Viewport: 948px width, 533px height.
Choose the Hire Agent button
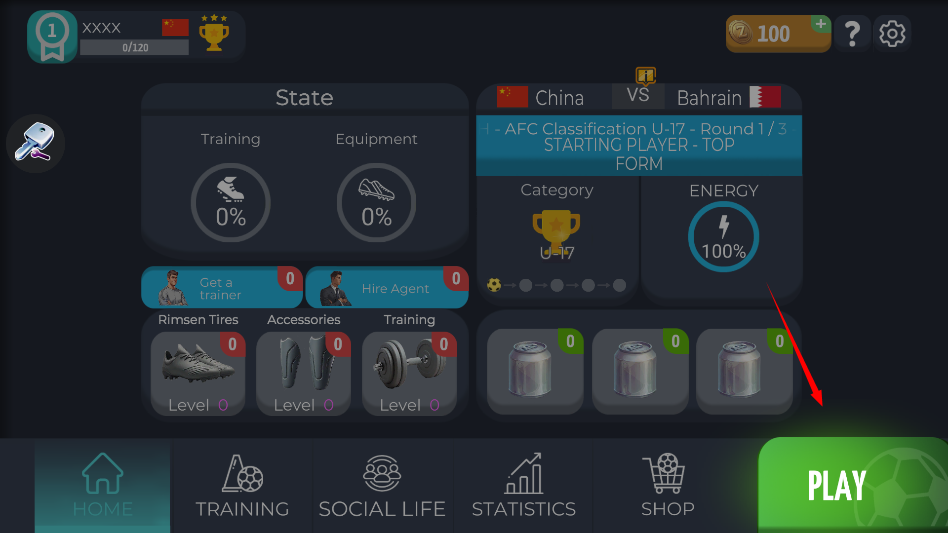[386, 288]
